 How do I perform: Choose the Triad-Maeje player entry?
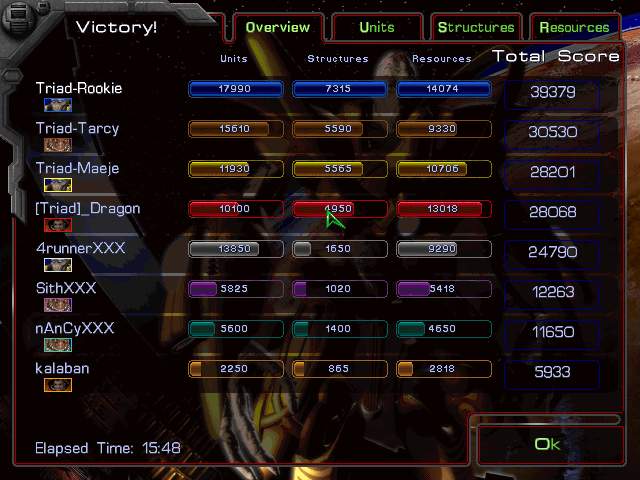coord(77,169)
